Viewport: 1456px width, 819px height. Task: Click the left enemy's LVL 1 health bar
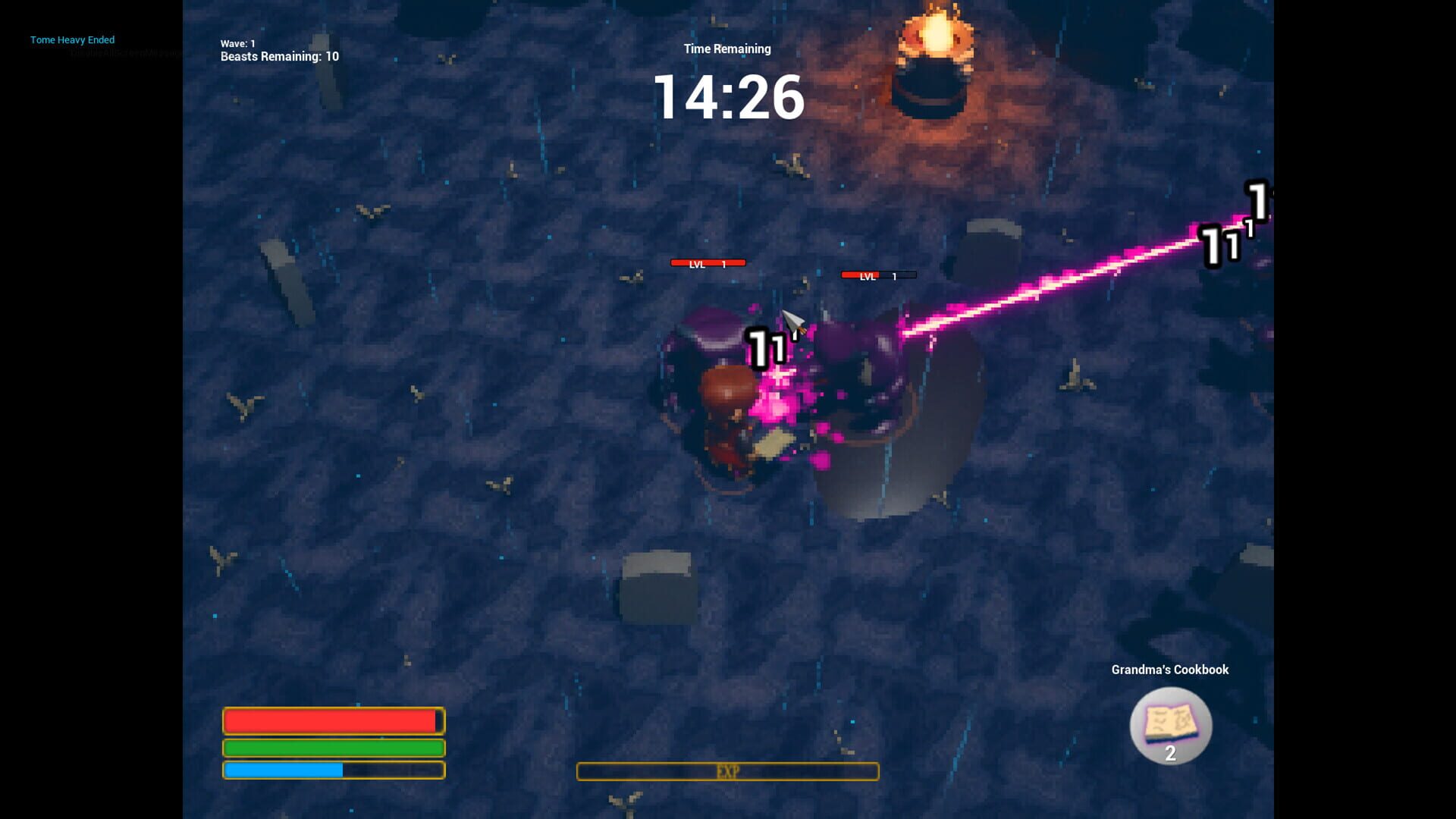coord(708,263)
